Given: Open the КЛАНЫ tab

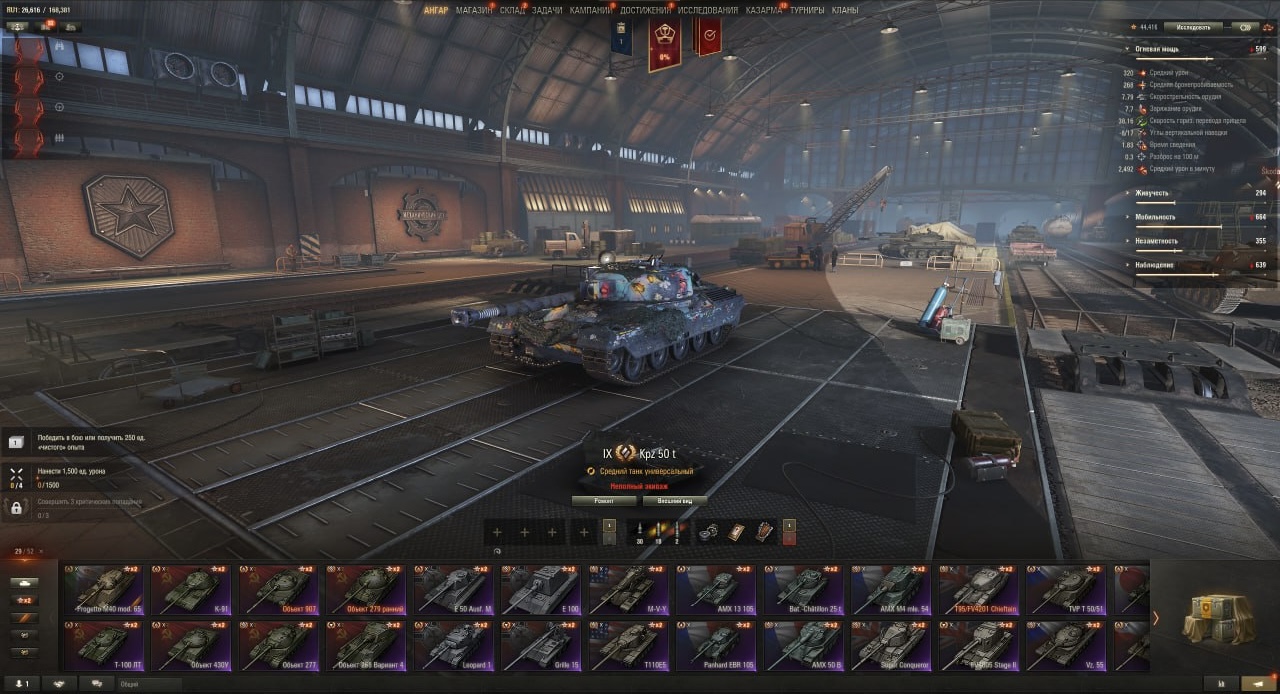Looking at the screenshot, I should (x=845, y=10).
